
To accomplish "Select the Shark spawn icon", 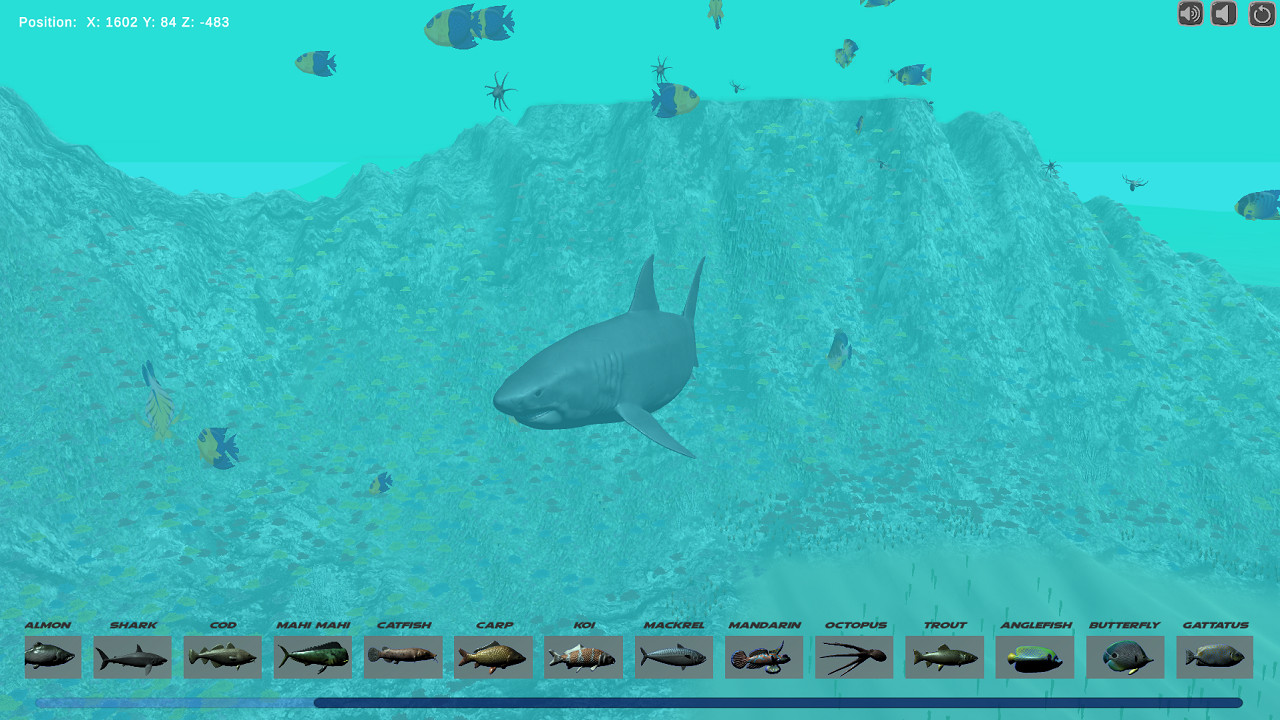I will coord(132,657).
